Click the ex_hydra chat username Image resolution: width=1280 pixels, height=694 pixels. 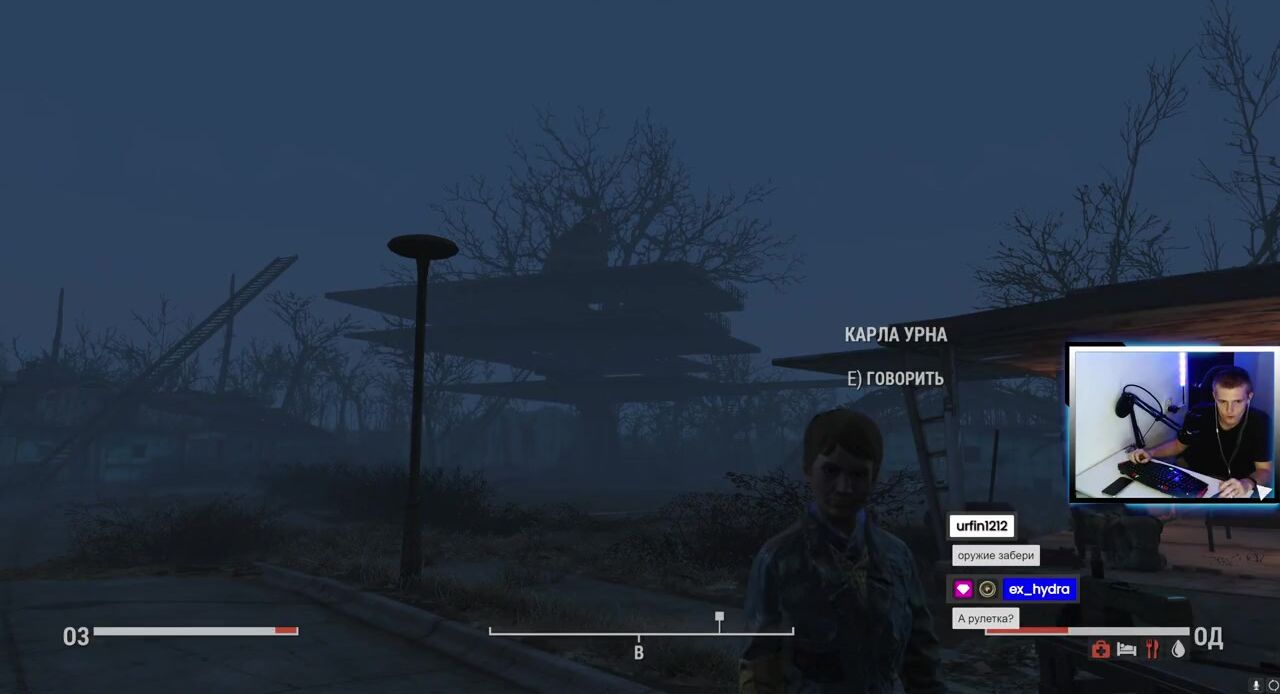[1039, 589]
